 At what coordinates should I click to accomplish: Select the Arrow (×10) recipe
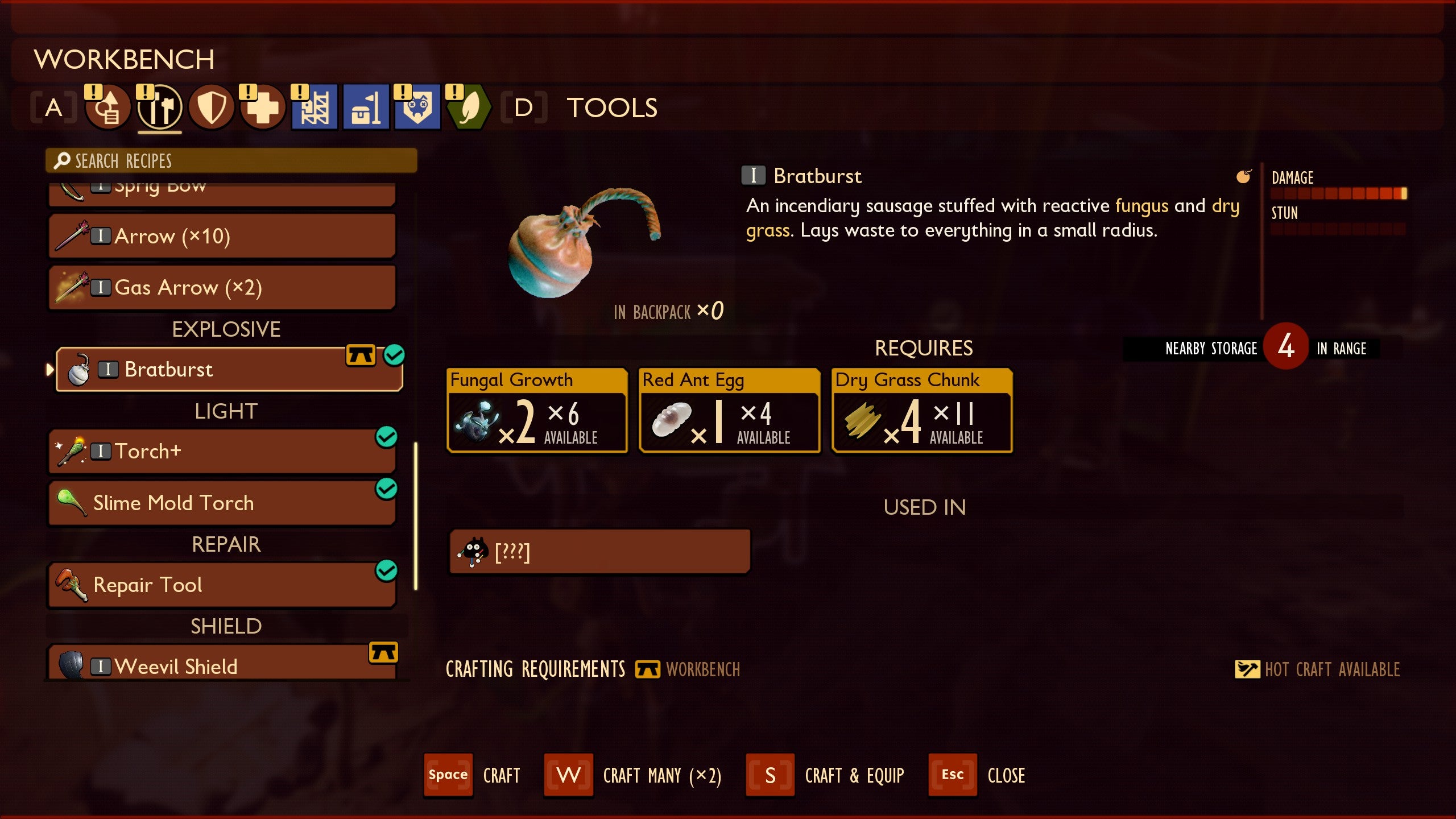tap(222, 236)
